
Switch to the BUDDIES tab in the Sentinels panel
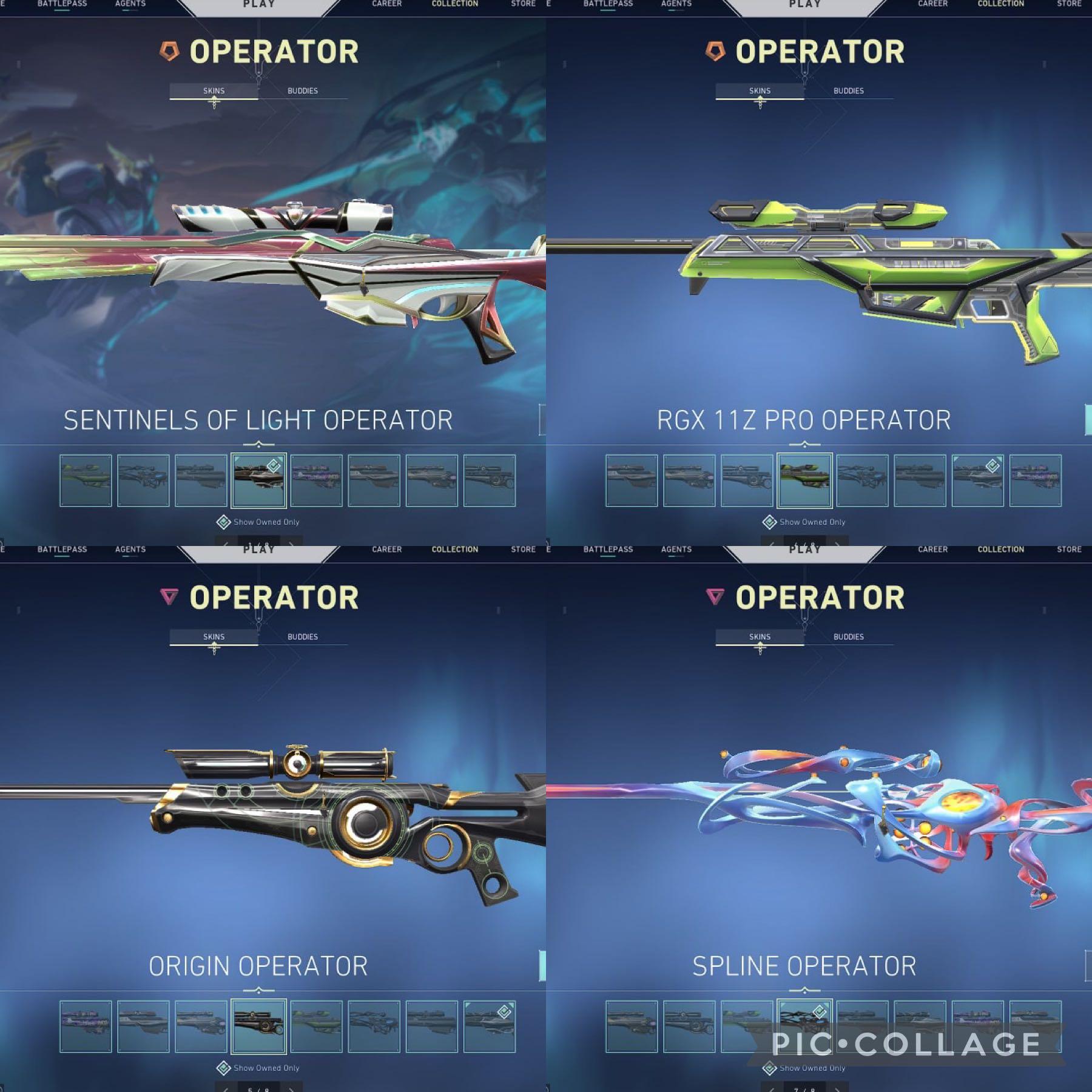(303, 91)
